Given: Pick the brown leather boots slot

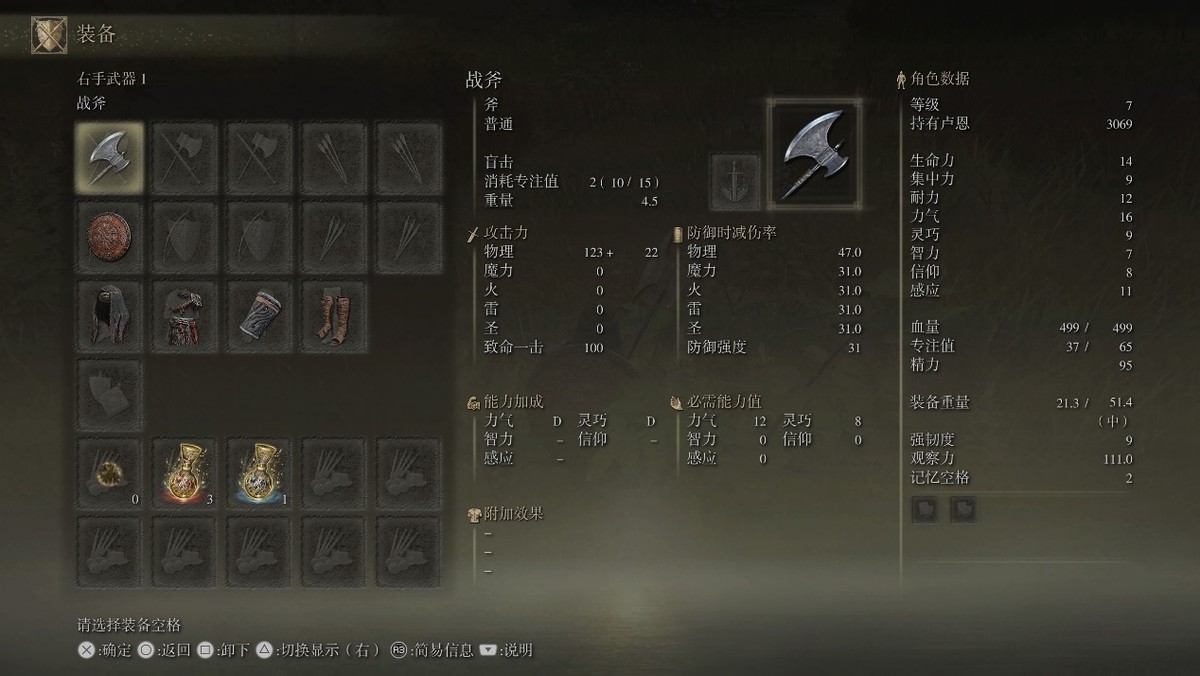Looking at the screenshot, I should pos(335,313).
